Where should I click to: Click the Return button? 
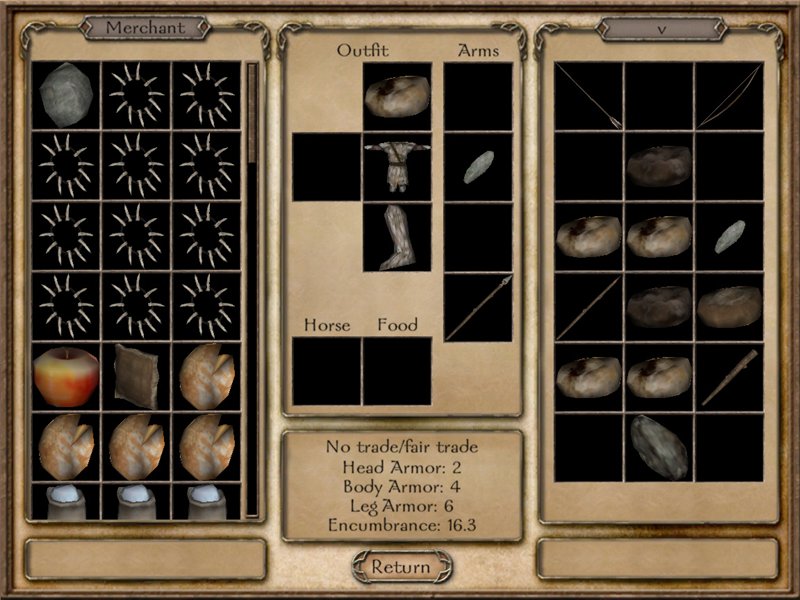click(x=400, y=566)
